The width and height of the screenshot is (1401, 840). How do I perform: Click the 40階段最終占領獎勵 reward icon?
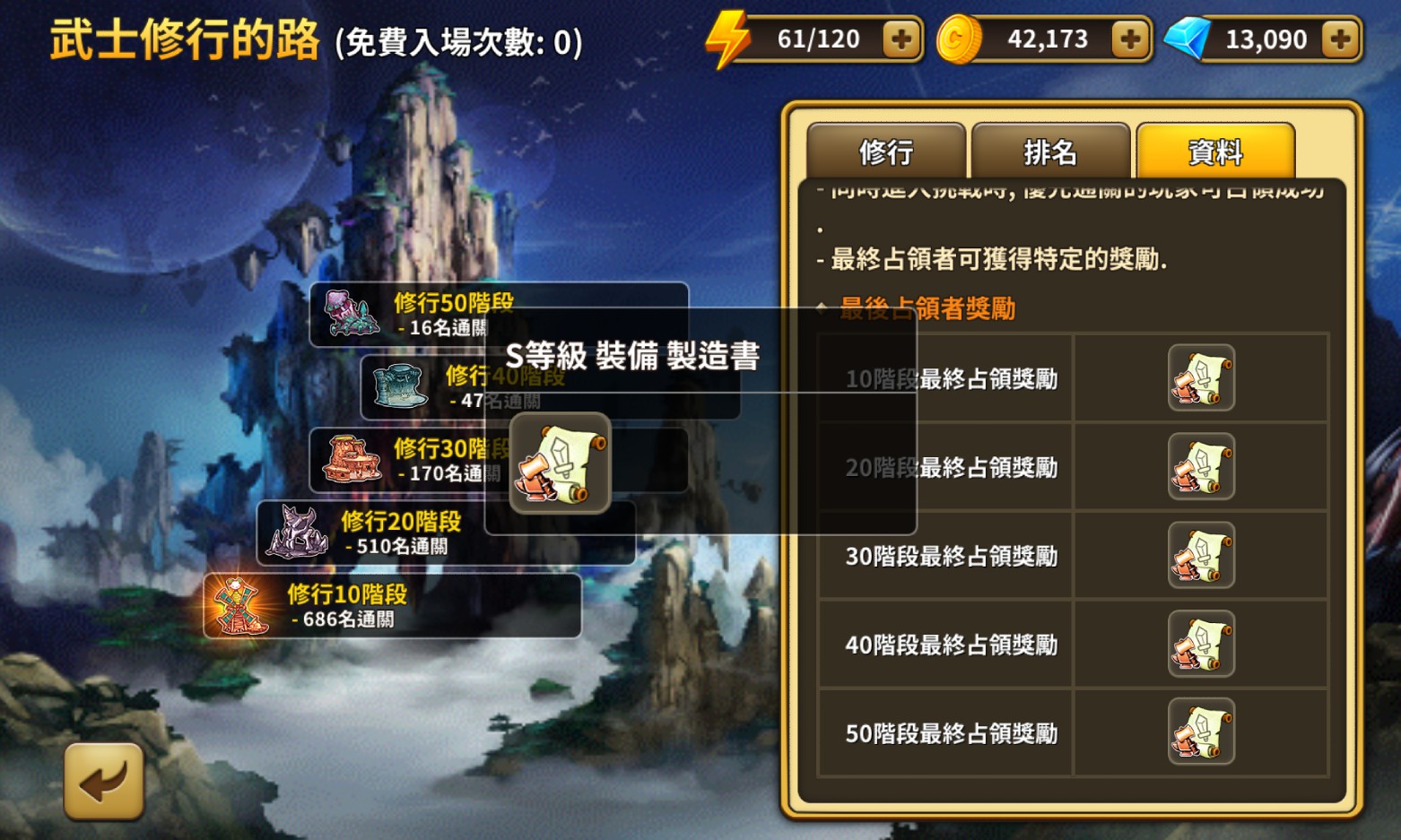pyautogui.click(x=1201, y=643)
